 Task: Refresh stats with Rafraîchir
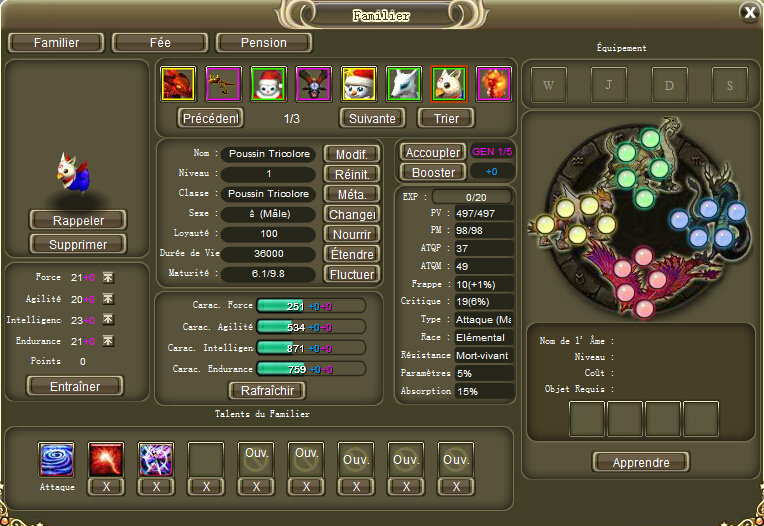267,390
